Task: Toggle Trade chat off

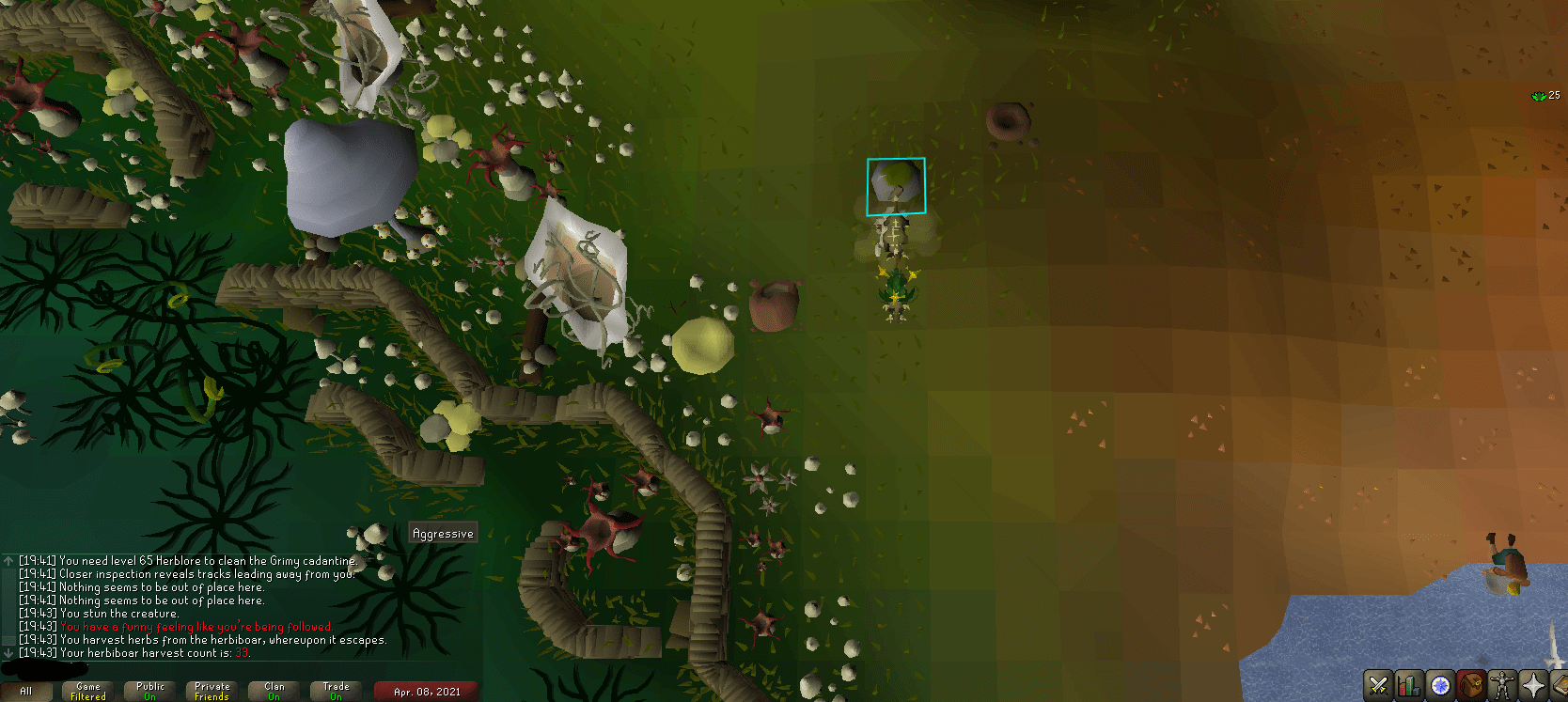Action: 335,691
